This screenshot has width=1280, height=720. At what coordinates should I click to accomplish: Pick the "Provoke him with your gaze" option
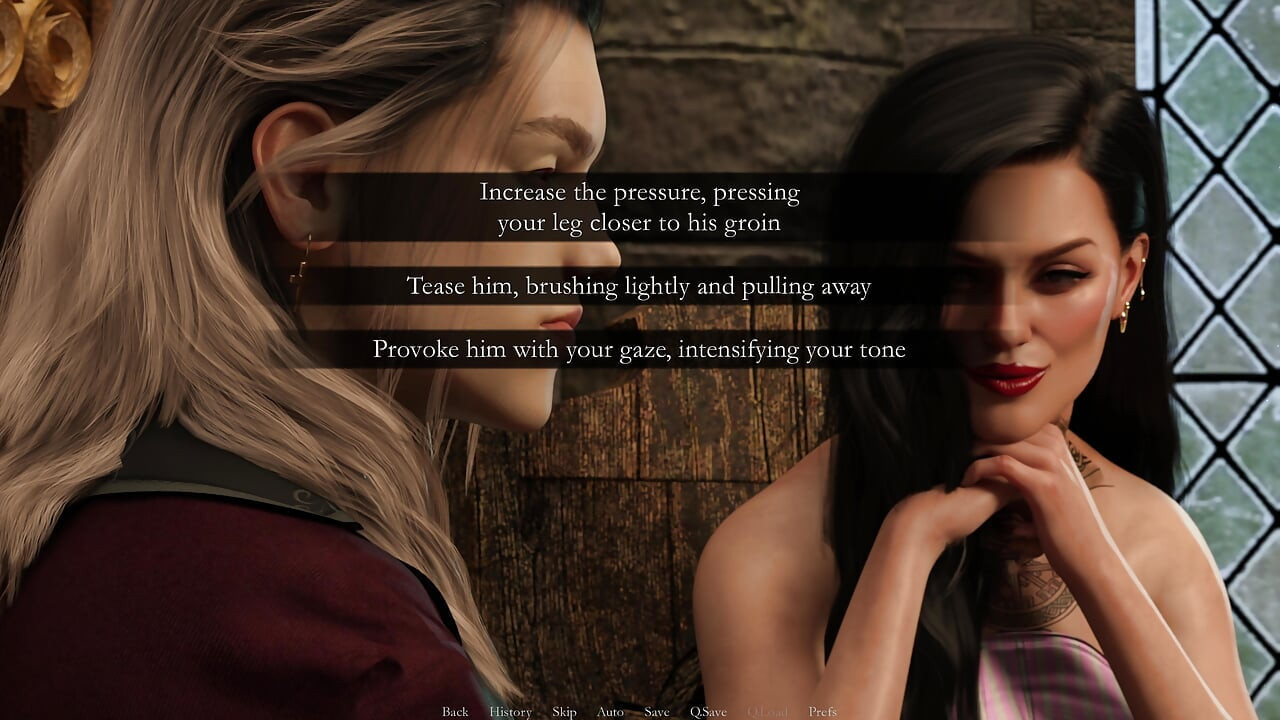pyautogui.click(x=639, y=350)
